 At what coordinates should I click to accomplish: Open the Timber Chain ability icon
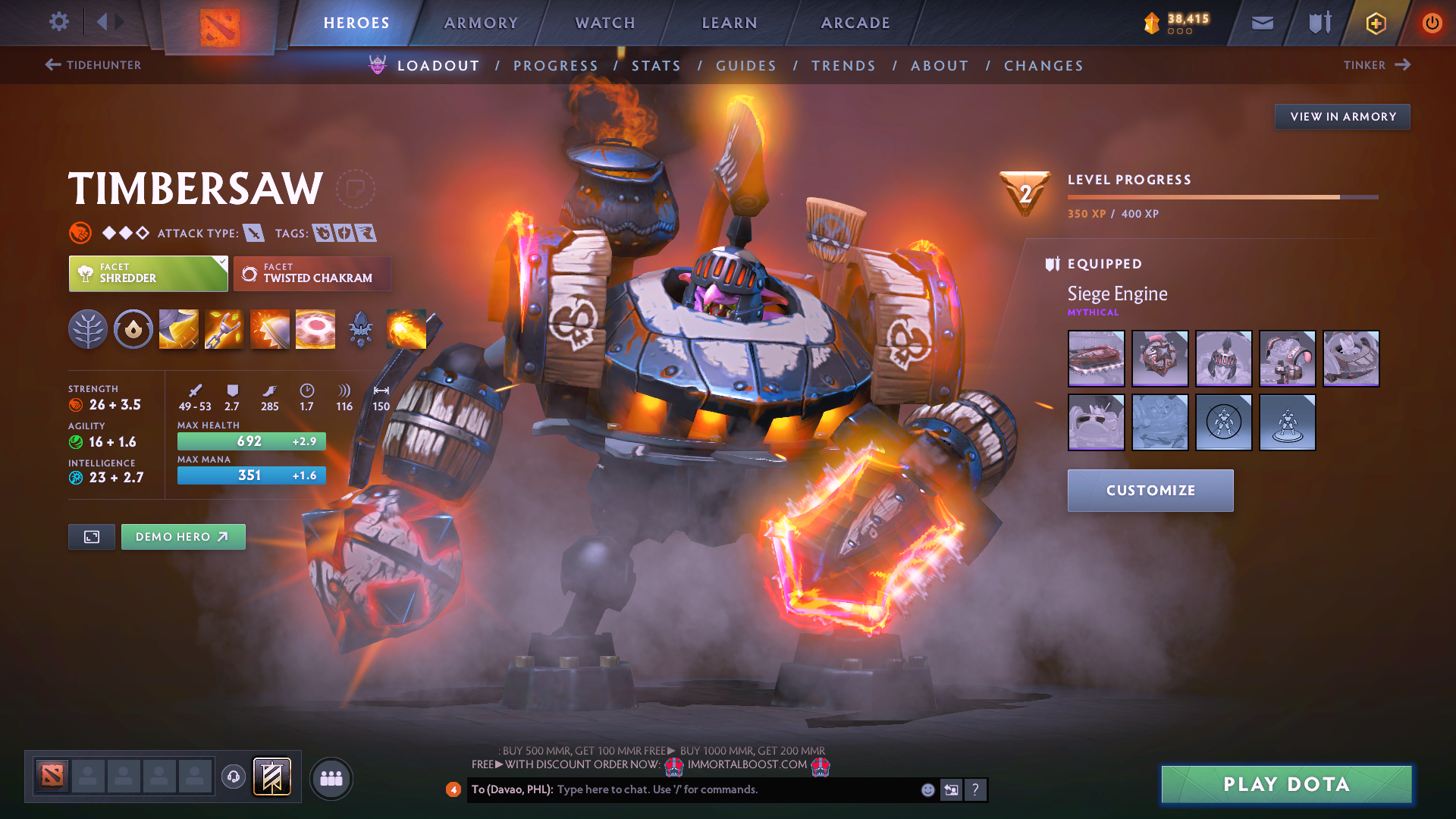click(224, 328)
